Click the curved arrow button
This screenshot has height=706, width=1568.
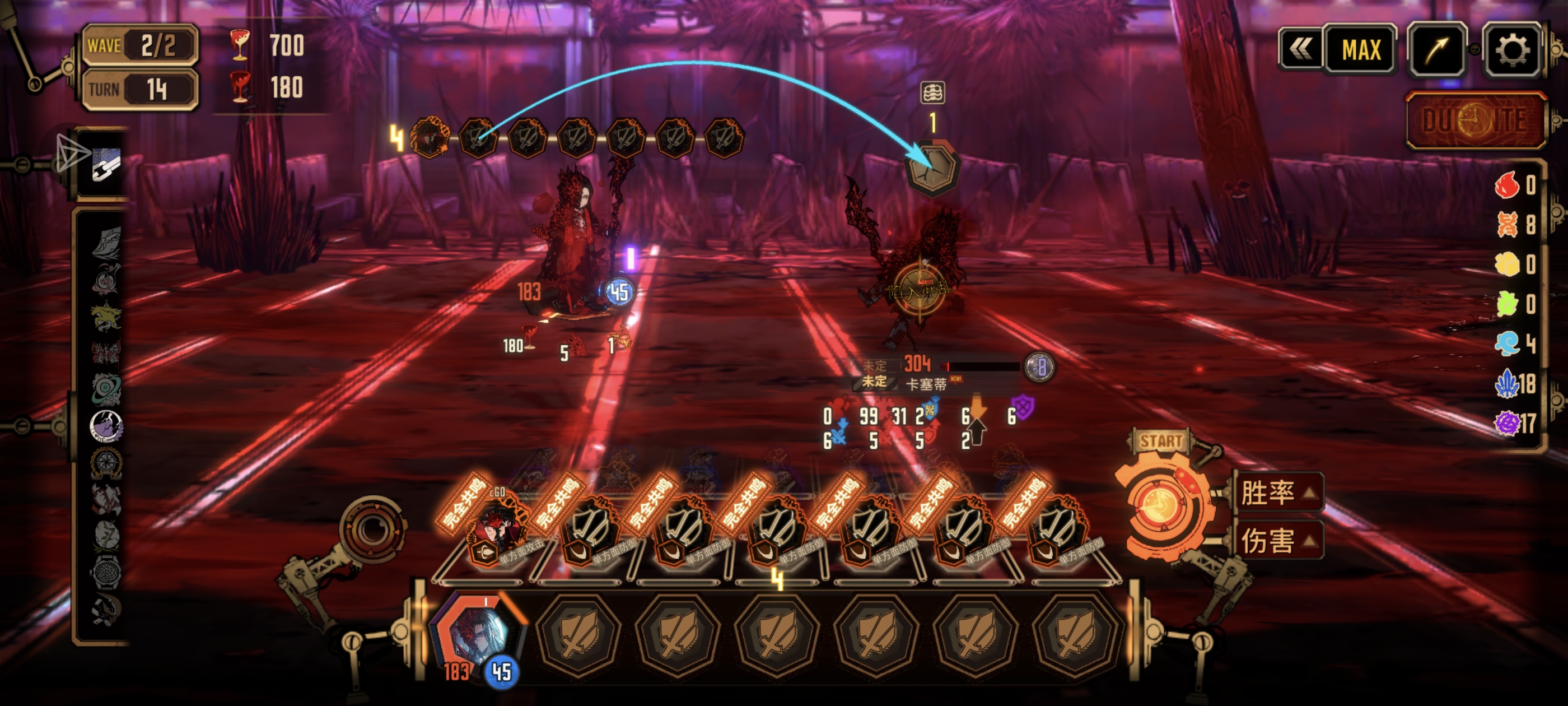[1436, 49]
